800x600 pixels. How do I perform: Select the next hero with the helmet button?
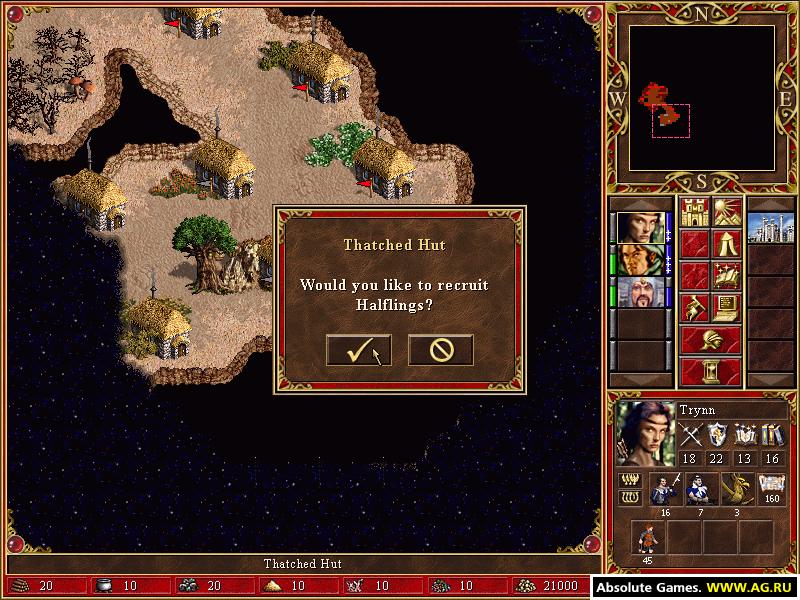click(710, 338)
